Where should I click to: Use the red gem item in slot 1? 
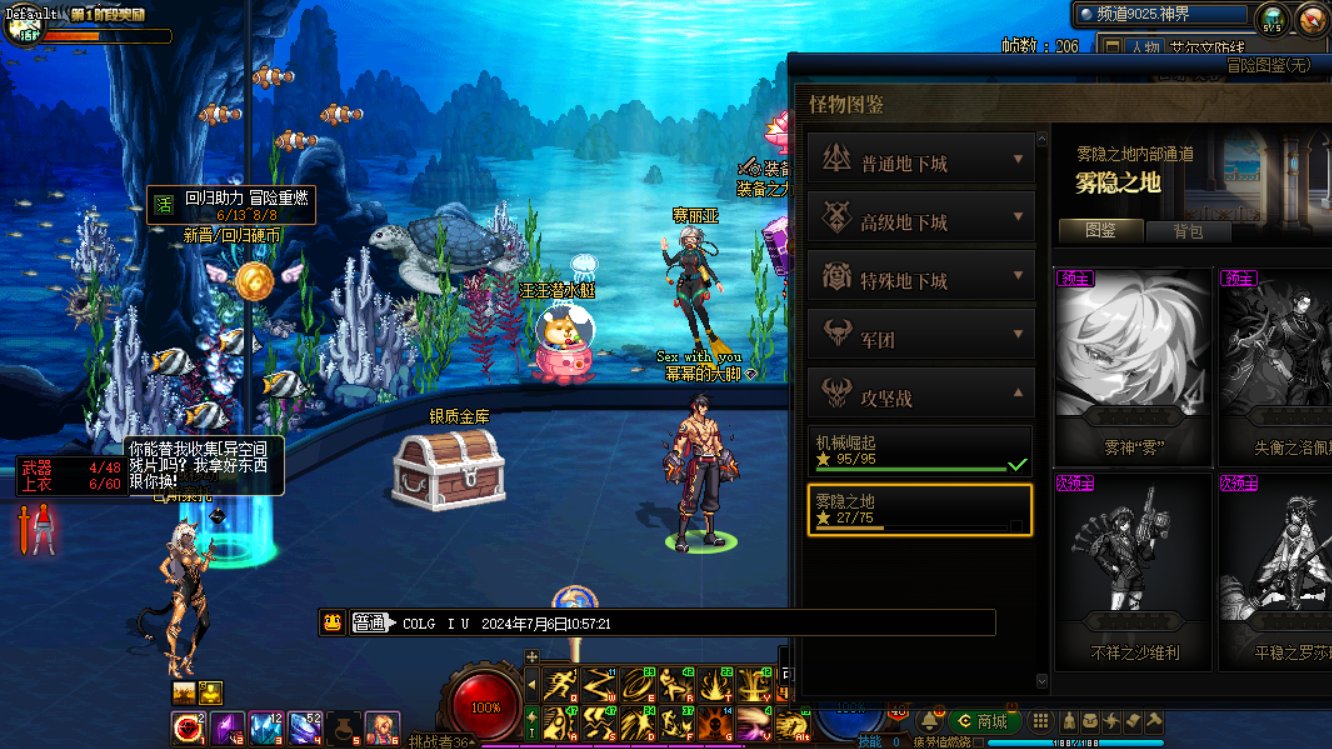point(187,727)
